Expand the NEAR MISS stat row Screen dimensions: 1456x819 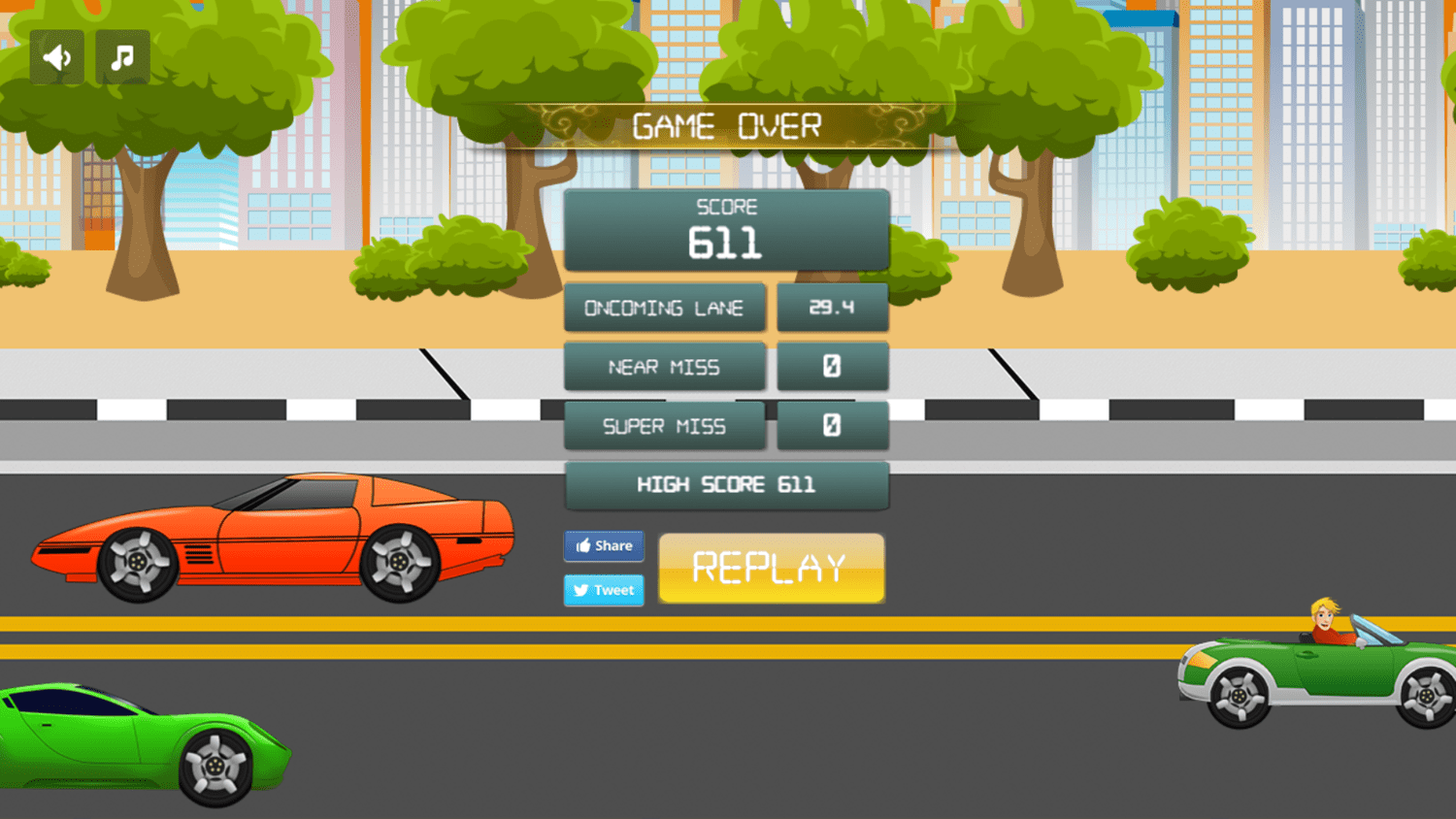(x=664, y=367)
